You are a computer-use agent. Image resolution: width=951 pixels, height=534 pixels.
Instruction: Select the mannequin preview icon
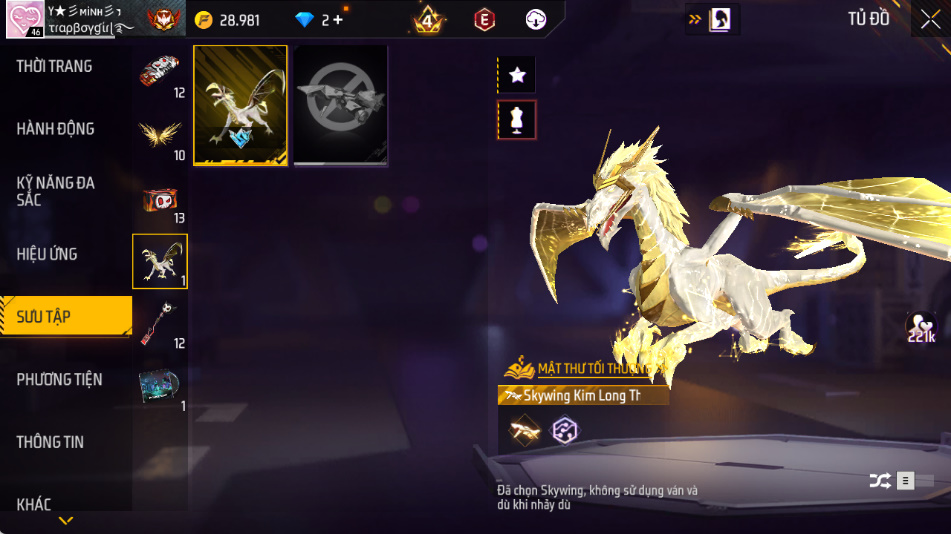(517, 120)
